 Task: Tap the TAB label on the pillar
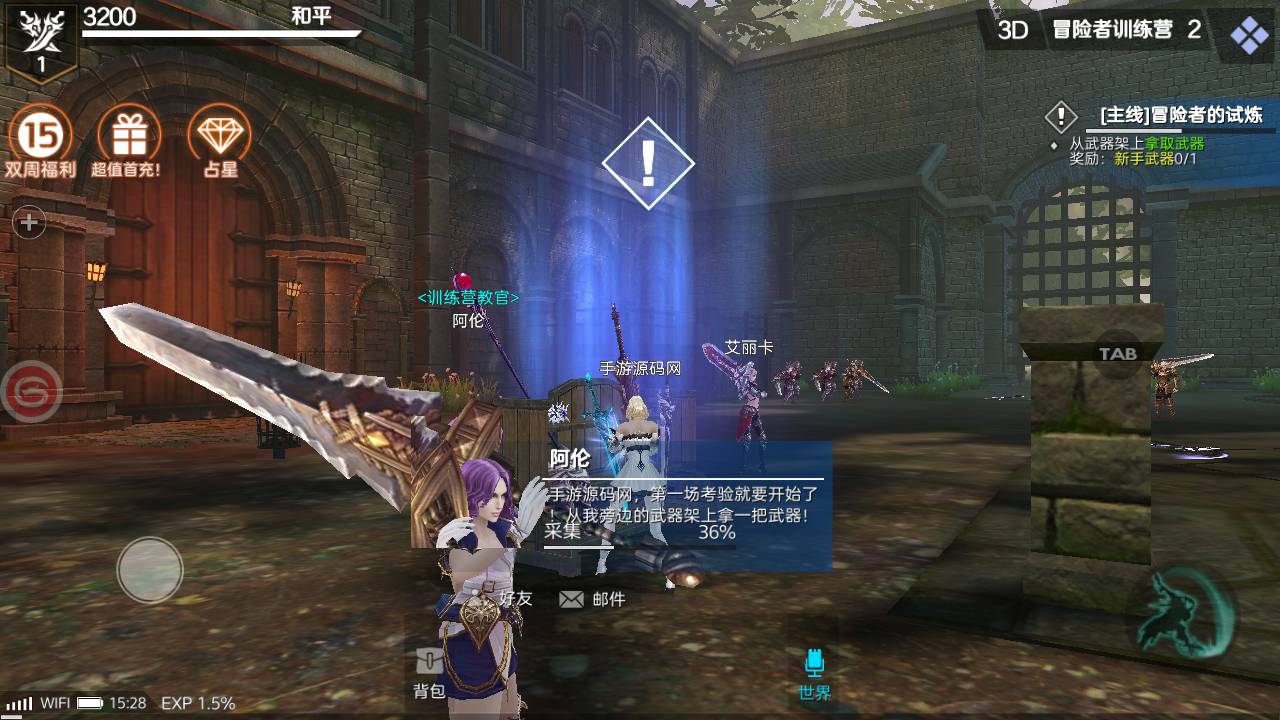pos(1120,352)
